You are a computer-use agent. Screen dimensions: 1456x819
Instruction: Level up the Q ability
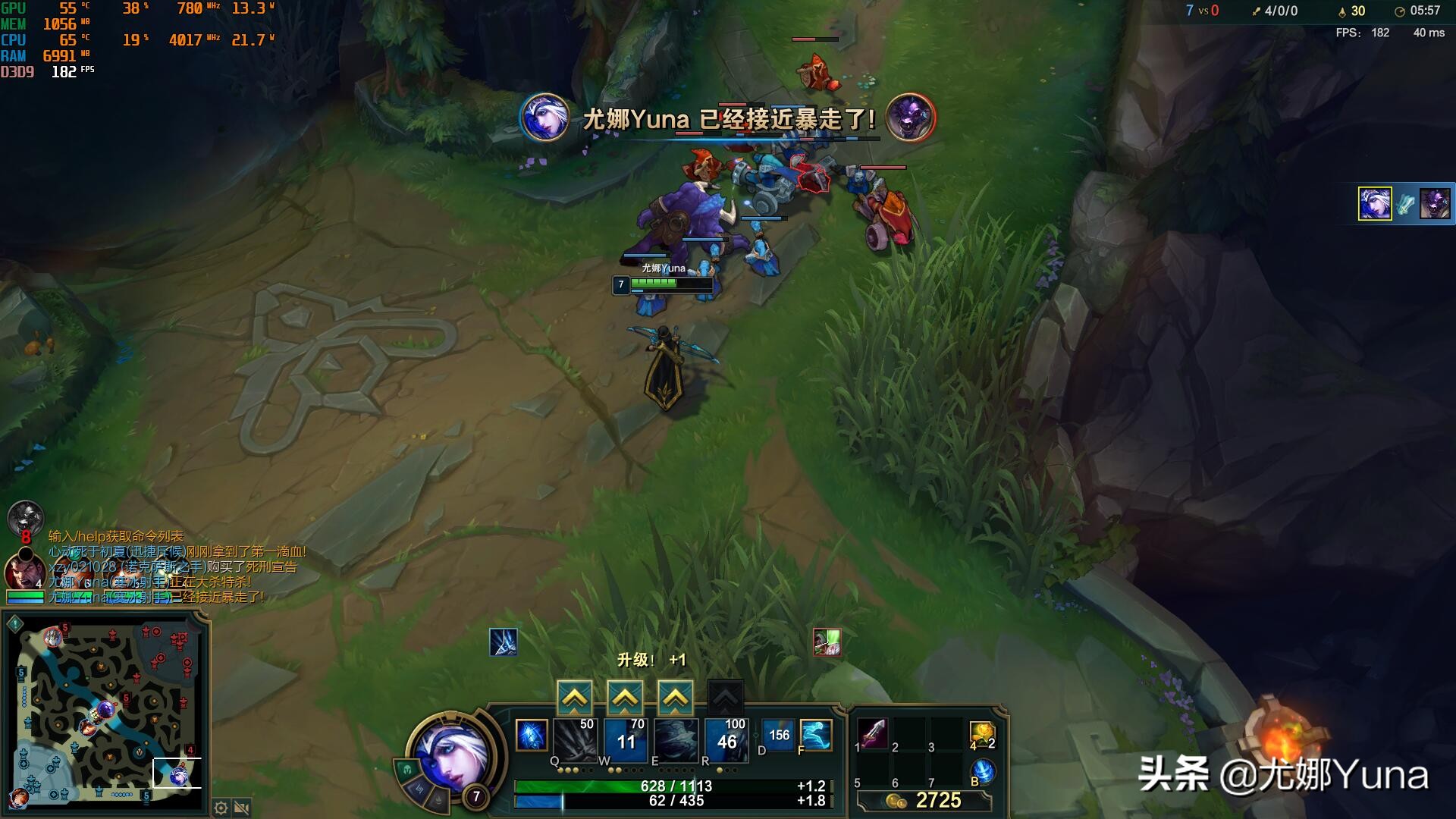point(575,697)
